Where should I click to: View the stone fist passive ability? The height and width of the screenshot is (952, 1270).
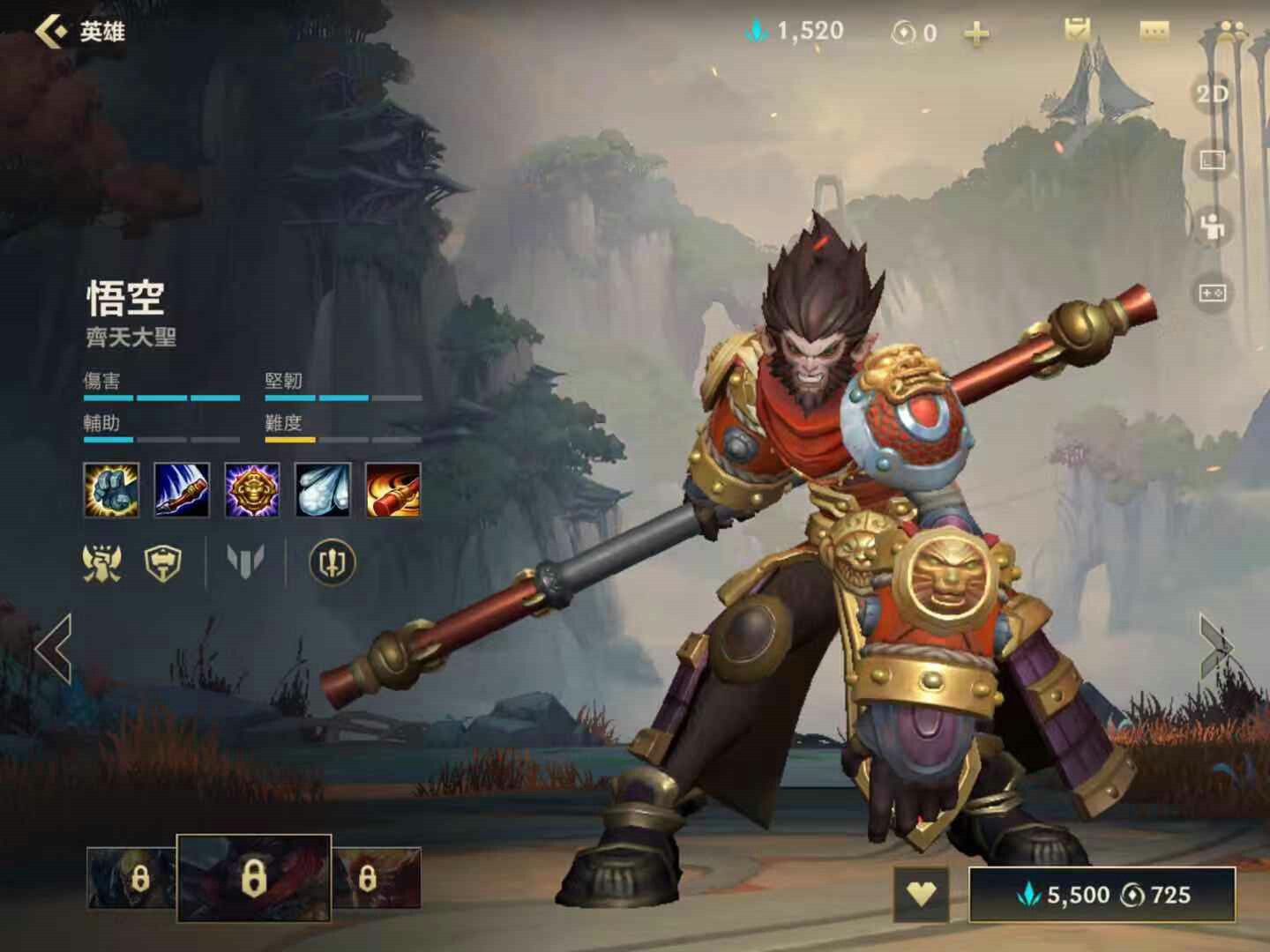coord(111,489)
